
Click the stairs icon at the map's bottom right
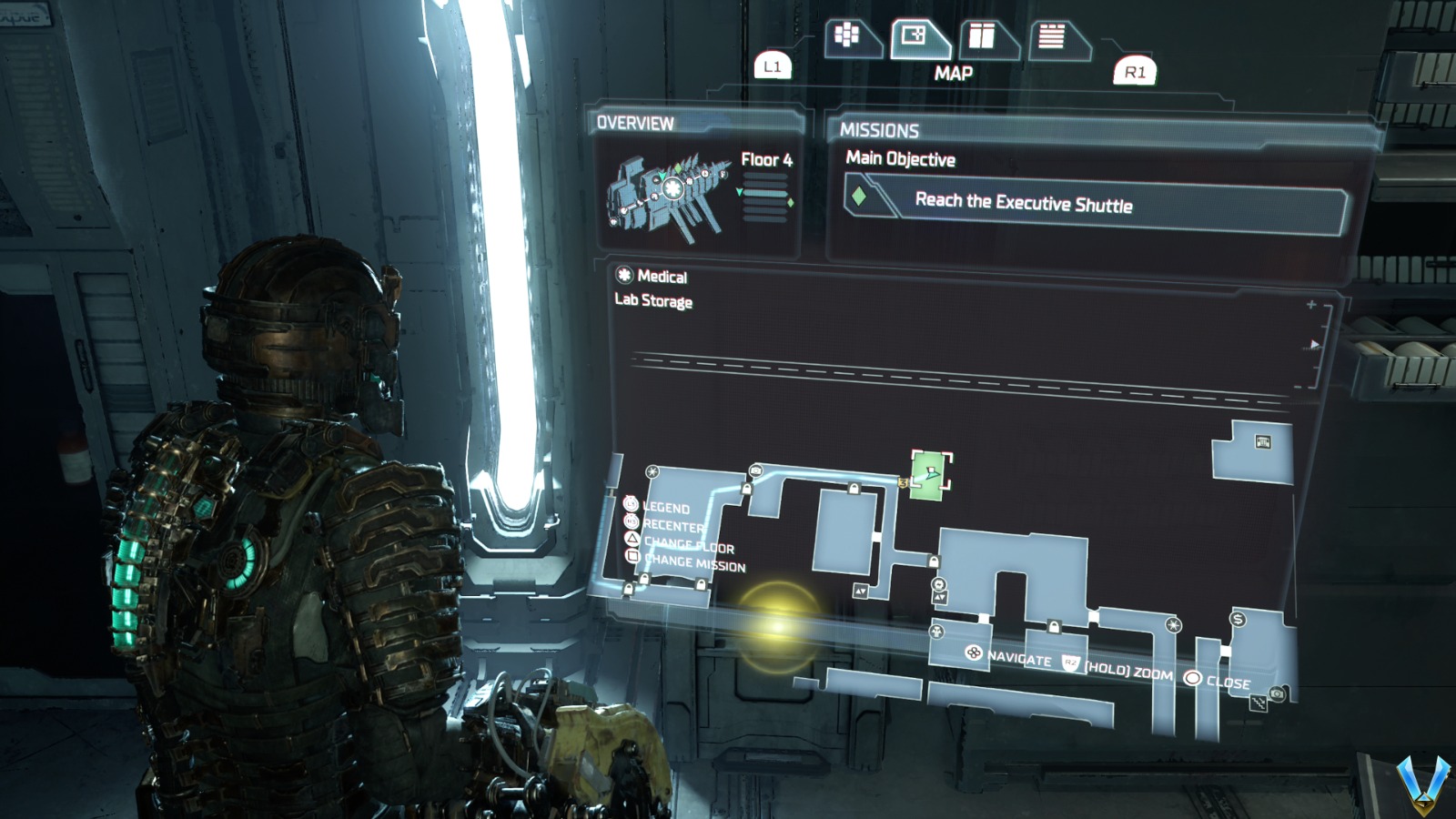1258,703
